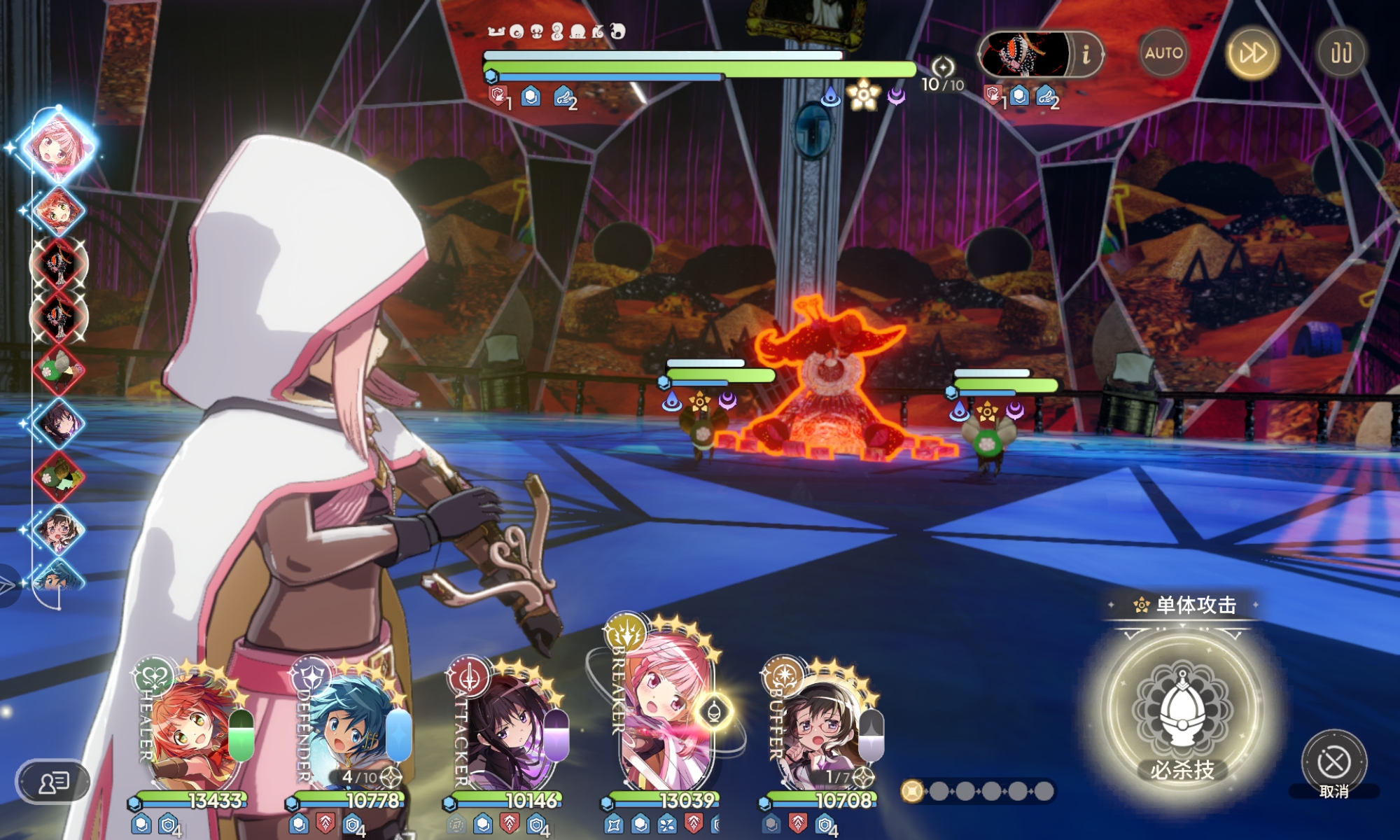Open the party status list button
This screenshot has height=840, width=1400.
tap(54, 781)
